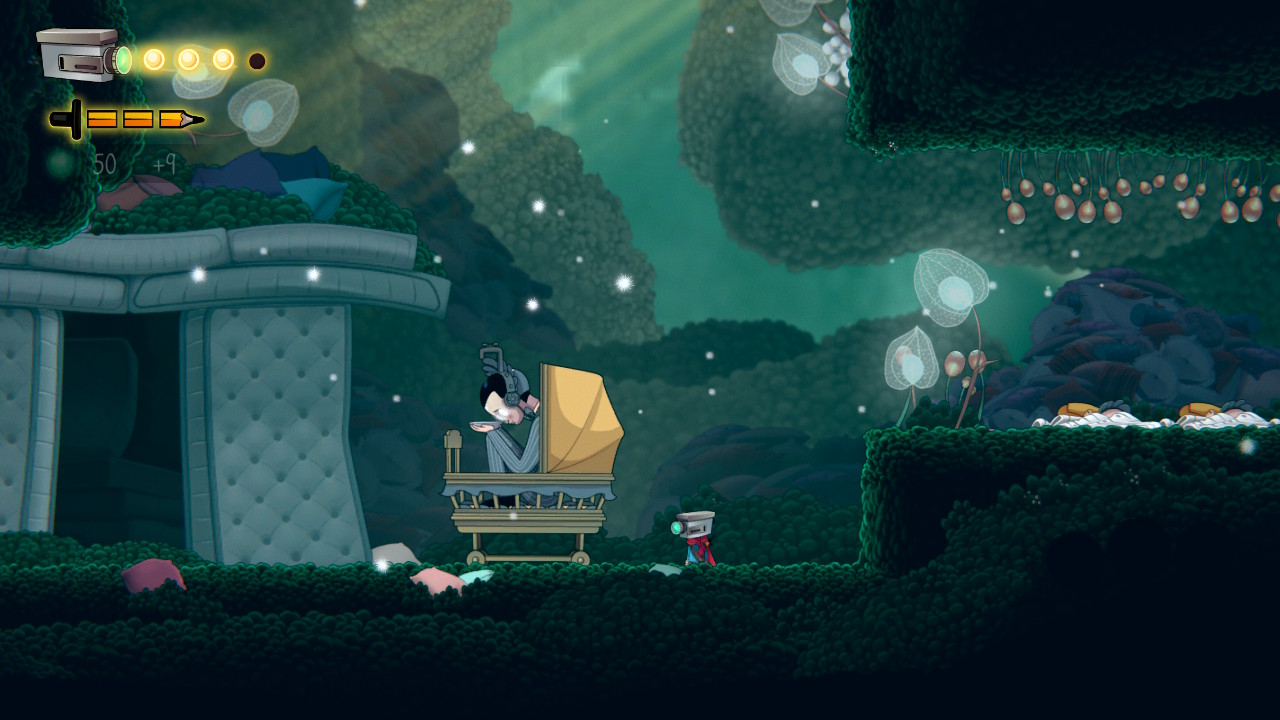Select the pencil weapon icon
Viewport: 1280px width, 720px height.
(127, 120)
